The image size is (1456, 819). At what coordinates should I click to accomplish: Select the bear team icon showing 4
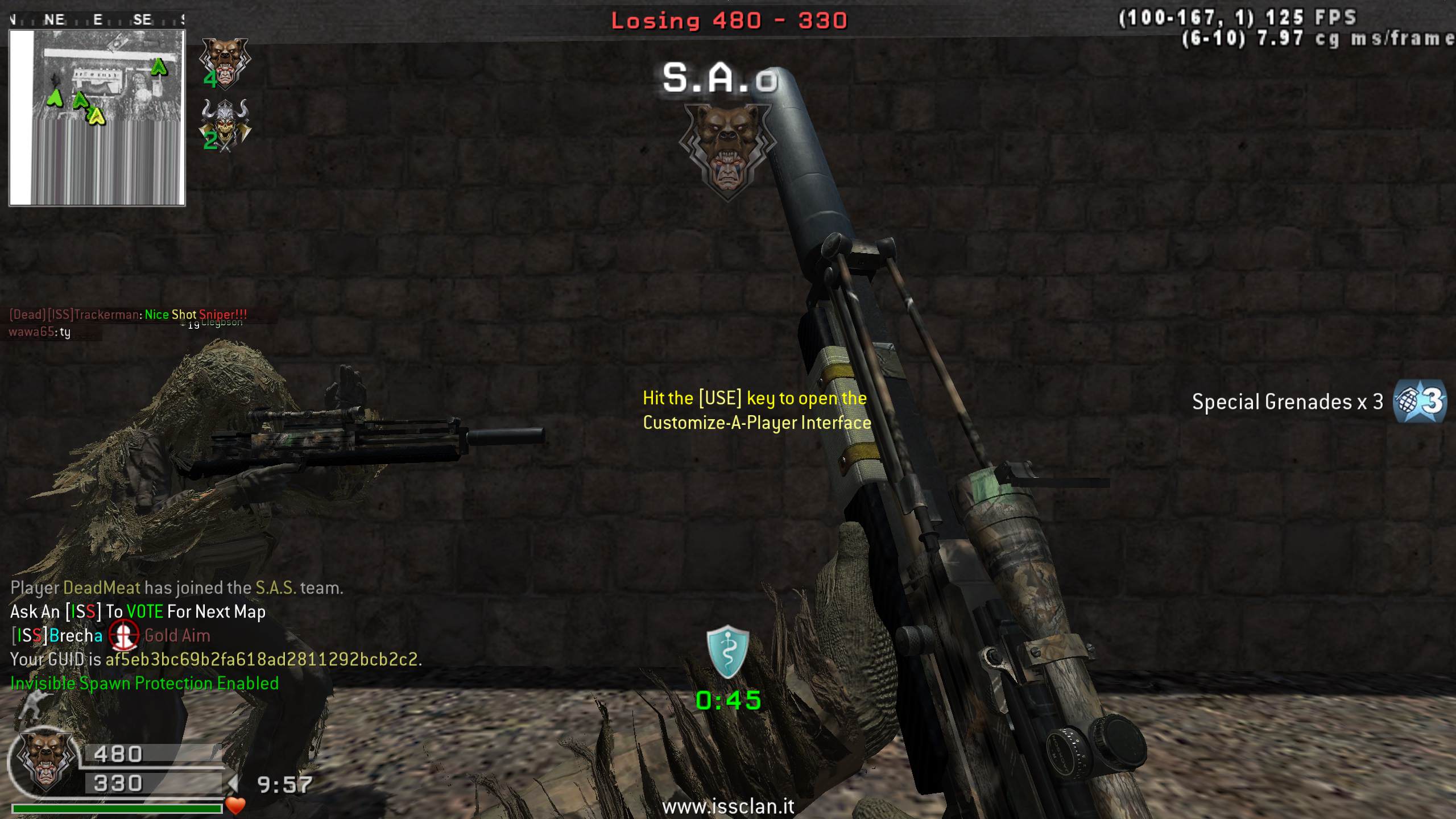coord(225,63)
